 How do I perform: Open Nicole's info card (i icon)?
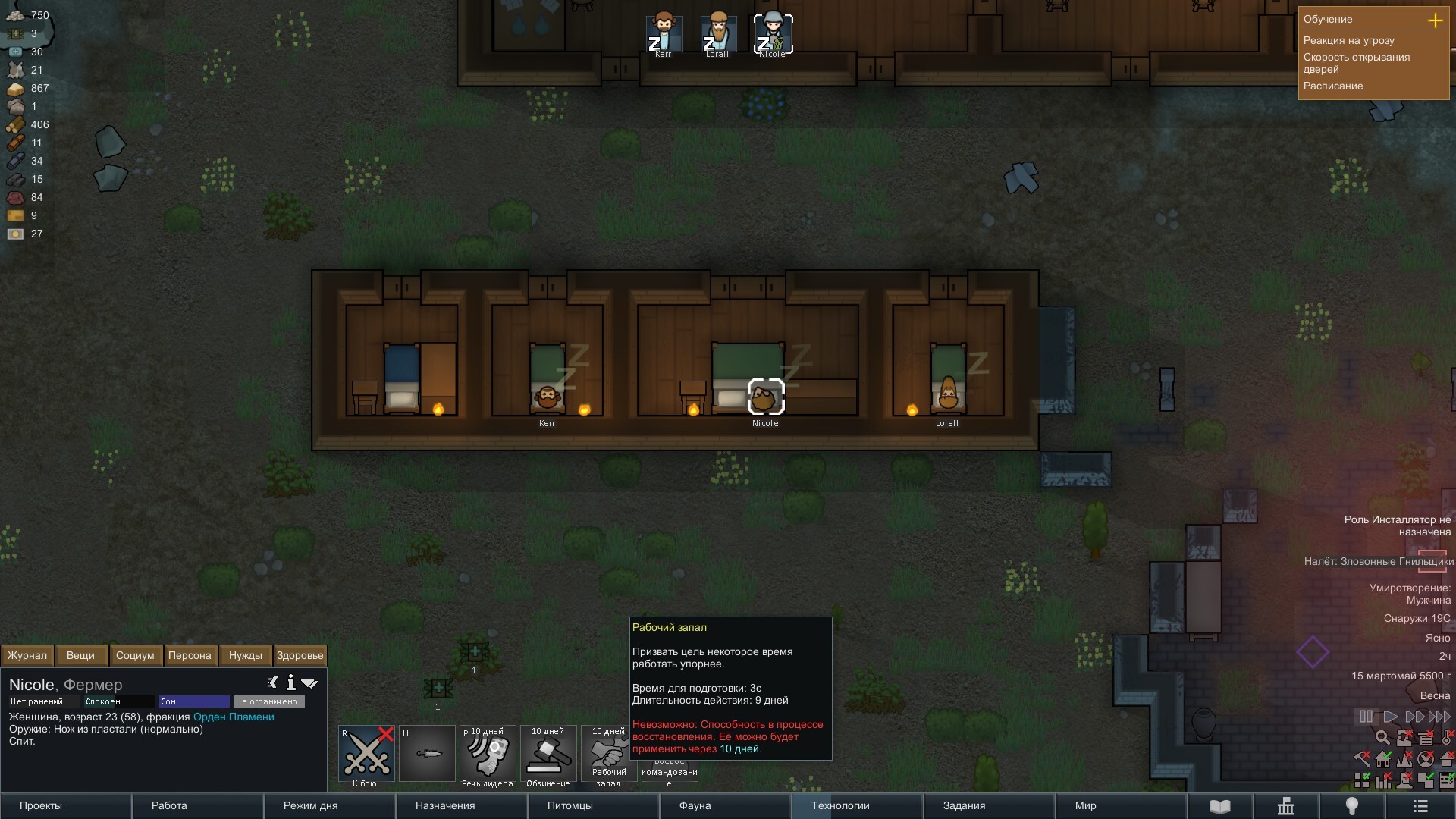290,682
